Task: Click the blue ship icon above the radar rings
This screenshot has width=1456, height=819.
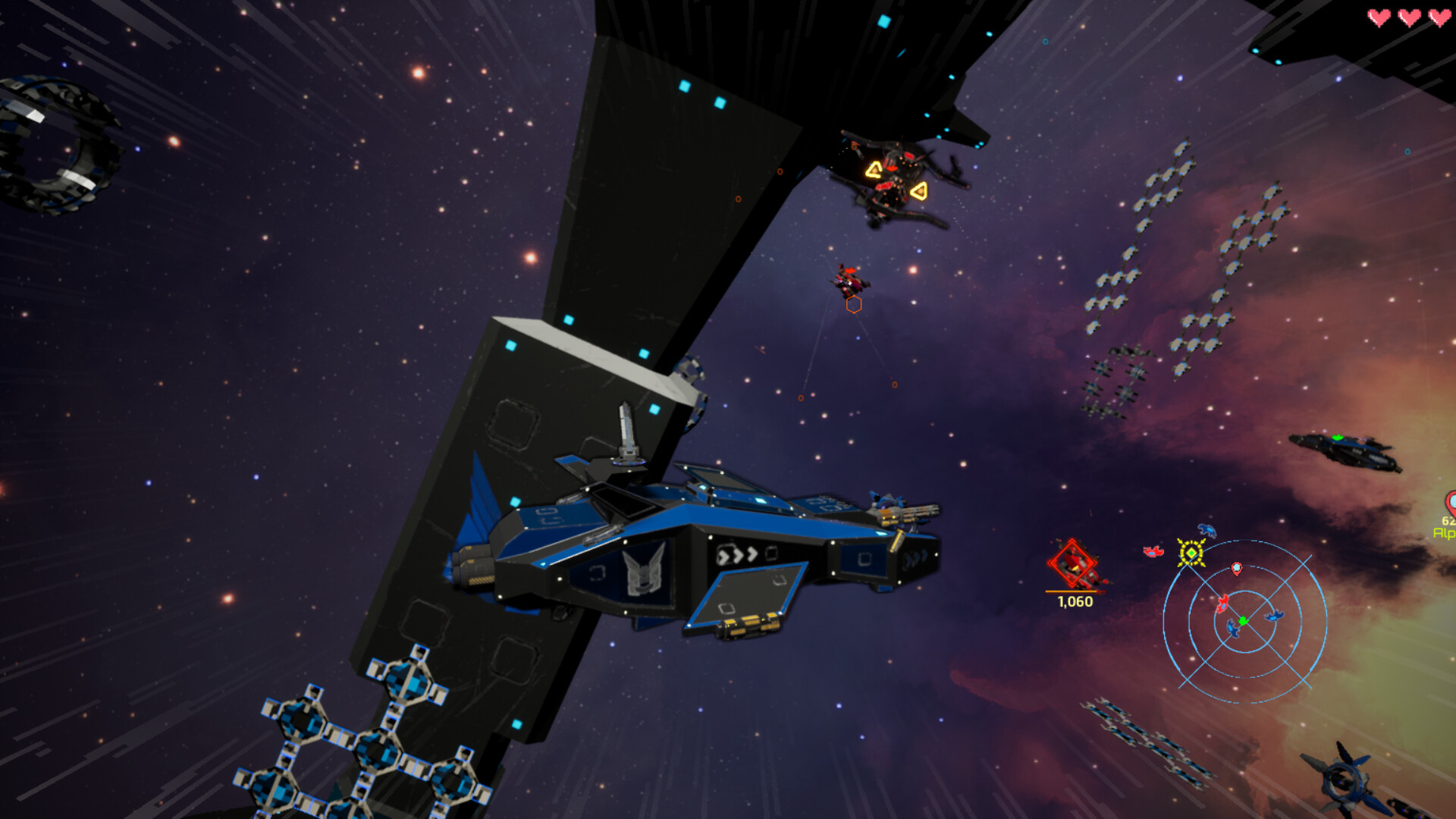Action: [x=1208, y=530]
